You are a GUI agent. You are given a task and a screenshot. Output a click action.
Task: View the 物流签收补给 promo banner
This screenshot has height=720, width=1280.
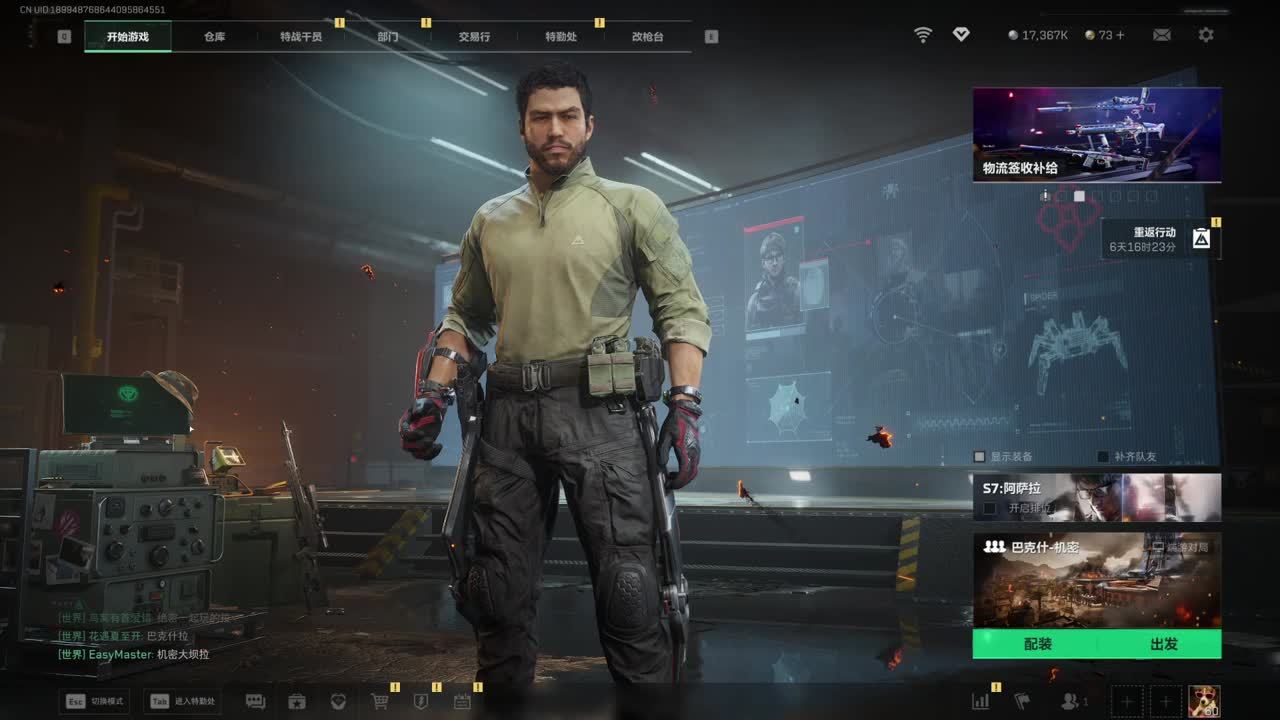point(1096,135)
